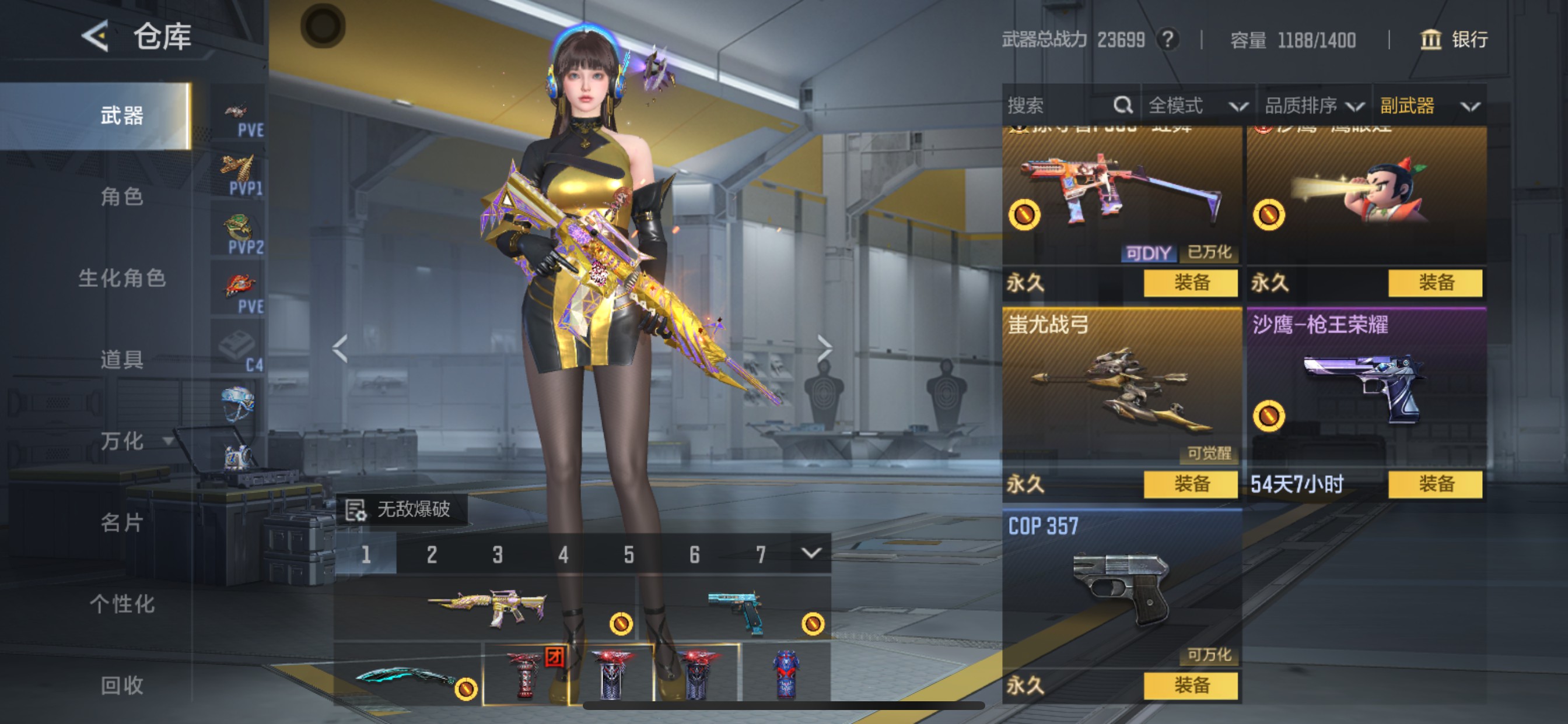Select the 道具 category
This screenshot has height=724, width=1568.
pyautogui.click(x=122, y=360)
